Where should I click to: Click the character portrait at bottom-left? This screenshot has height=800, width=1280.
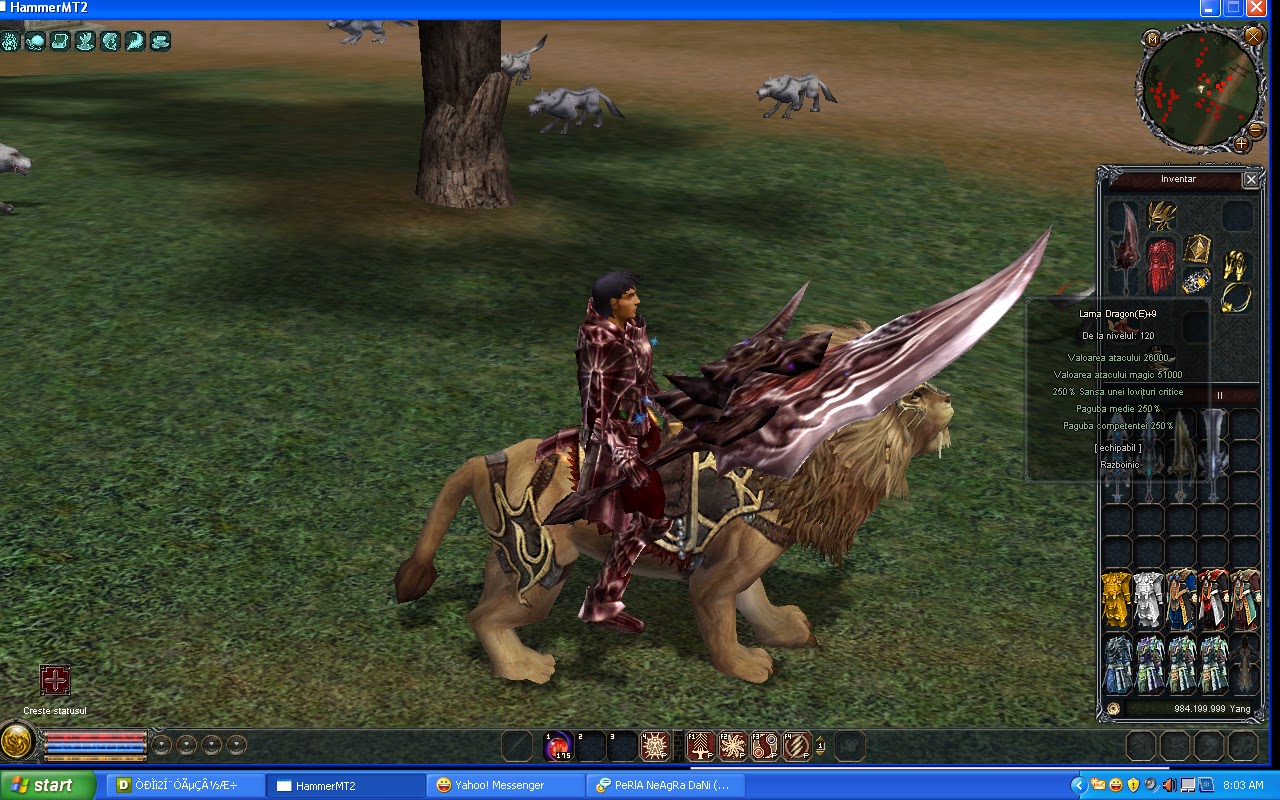17,742
